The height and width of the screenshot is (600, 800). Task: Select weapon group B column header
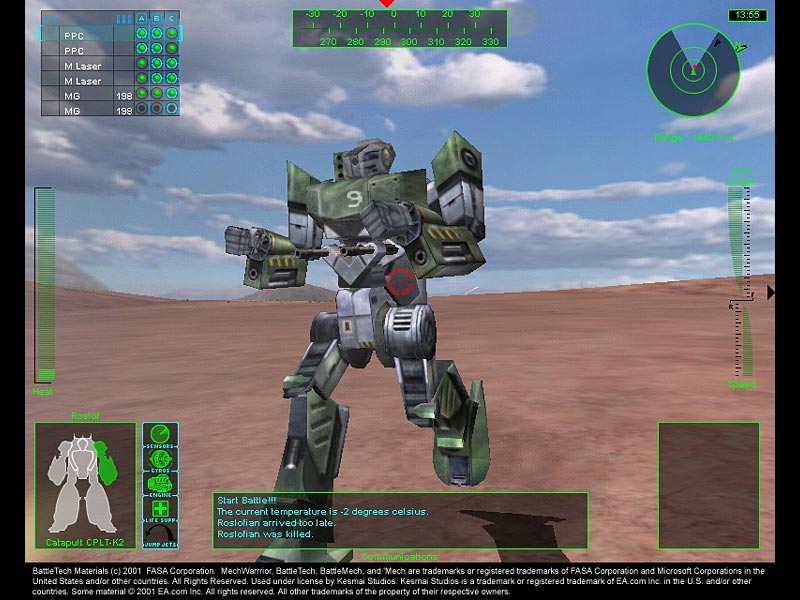pos(157,18)
